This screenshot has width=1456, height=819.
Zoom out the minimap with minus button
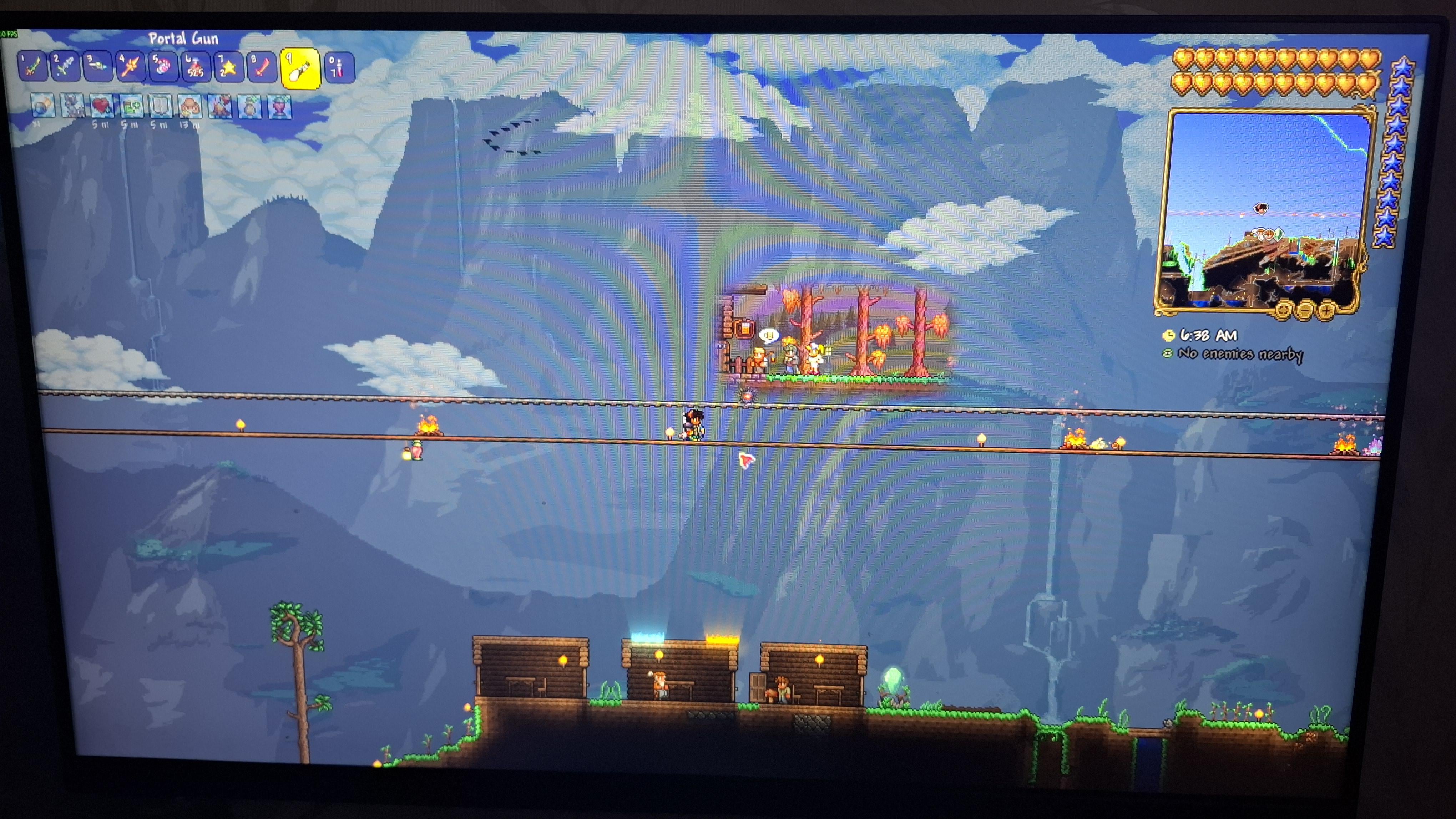(x=1305, y=310)
